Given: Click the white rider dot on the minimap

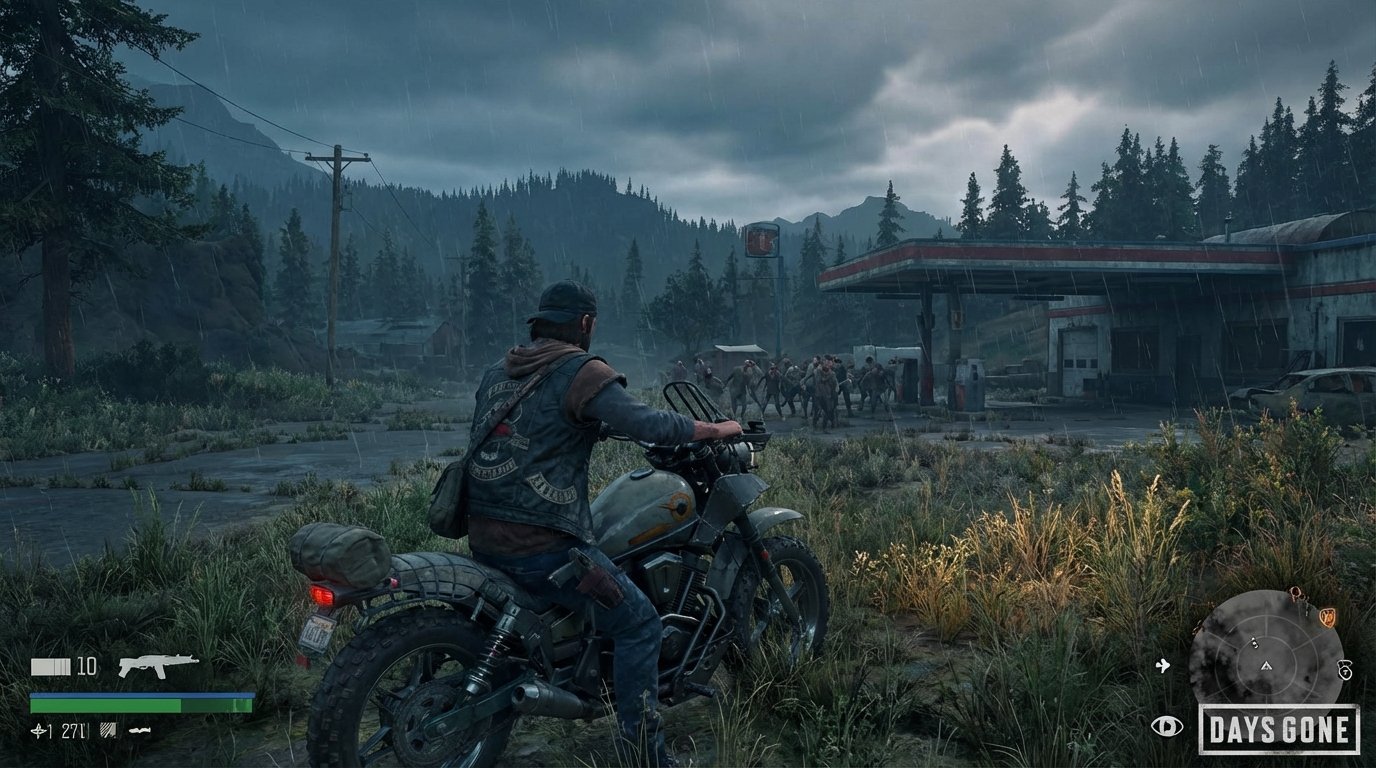Looking at the screenshot, I should [1255, 643].
